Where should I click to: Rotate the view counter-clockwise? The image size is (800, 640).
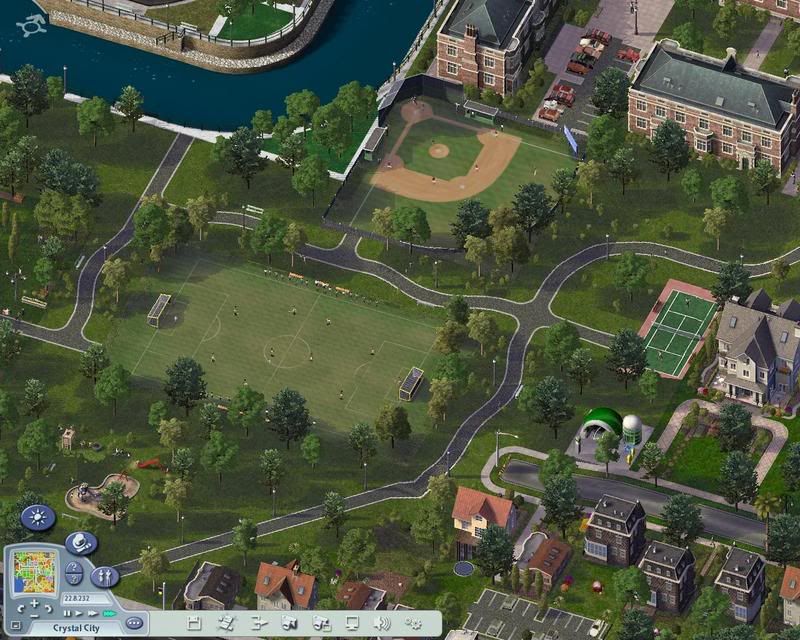[19, 607]
